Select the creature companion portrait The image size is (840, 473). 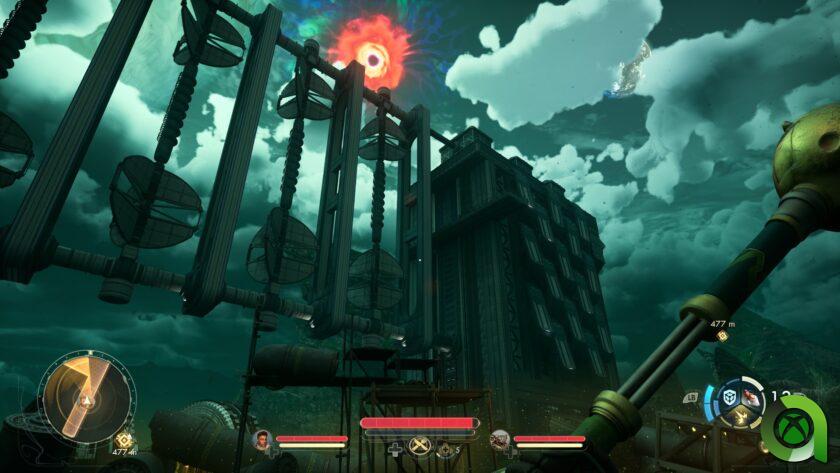(x=499, y=439)
